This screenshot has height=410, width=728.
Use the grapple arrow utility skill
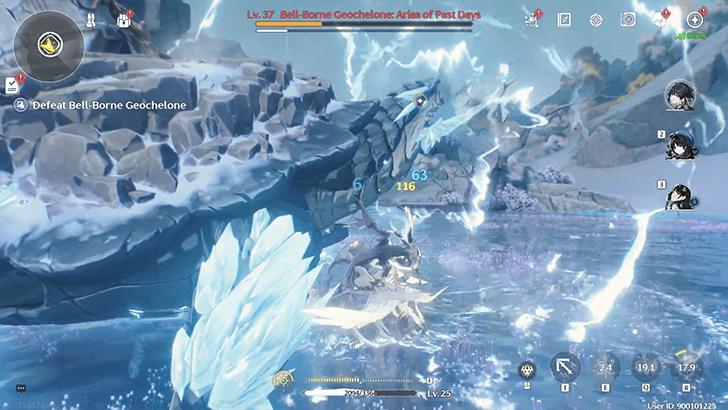pyautogui.click(x=565, y=368)
